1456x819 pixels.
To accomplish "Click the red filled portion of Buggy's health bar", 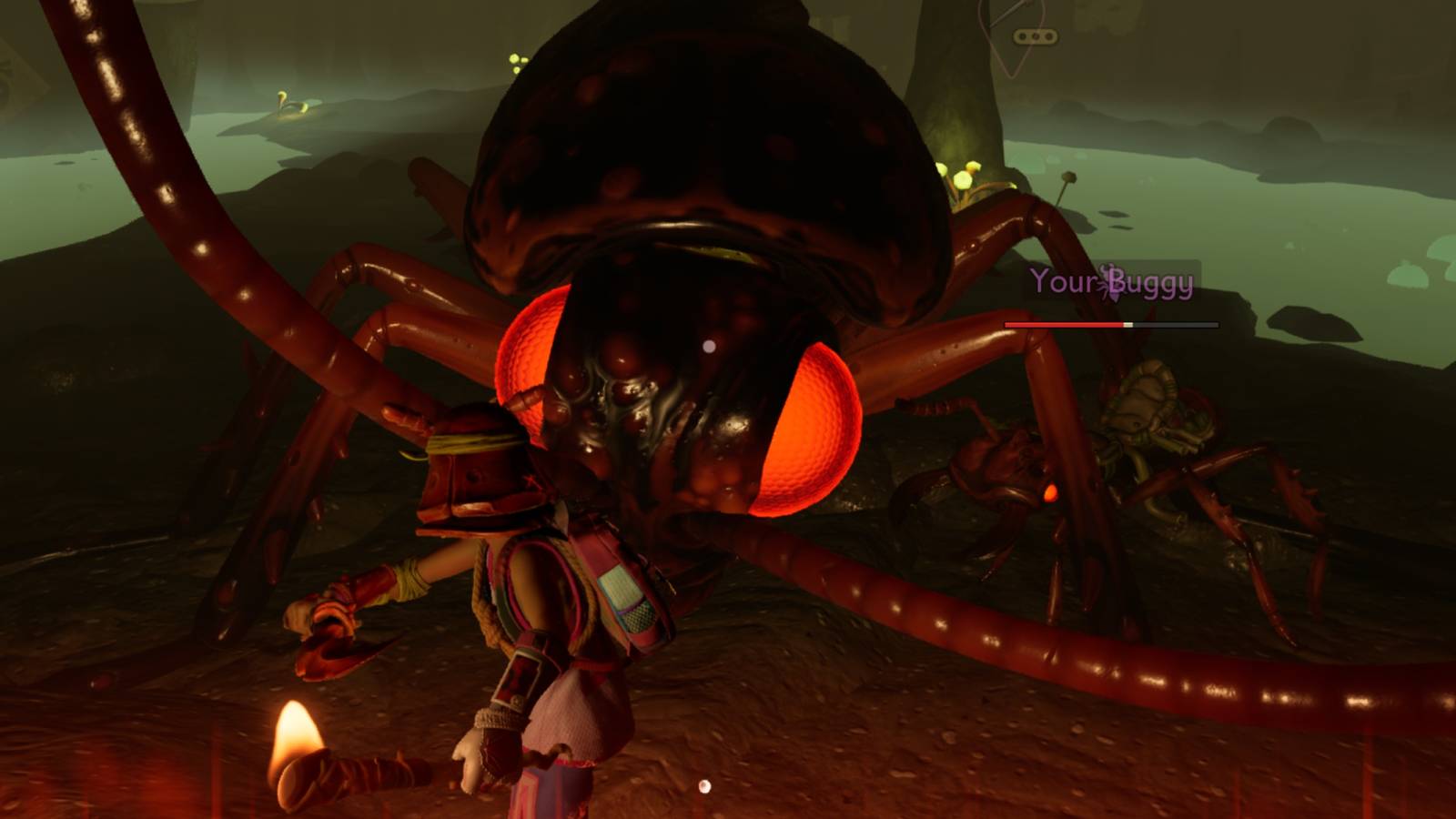I will pos(1065,324).
